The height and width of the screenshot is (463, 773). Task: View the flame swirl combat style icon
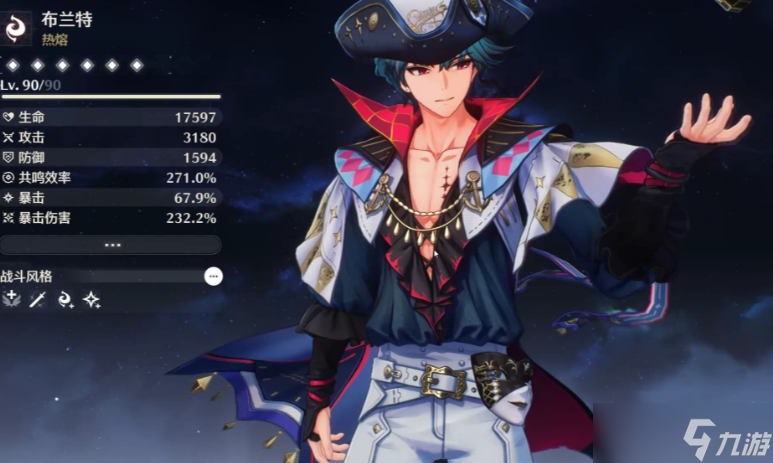tap(65, 299)
